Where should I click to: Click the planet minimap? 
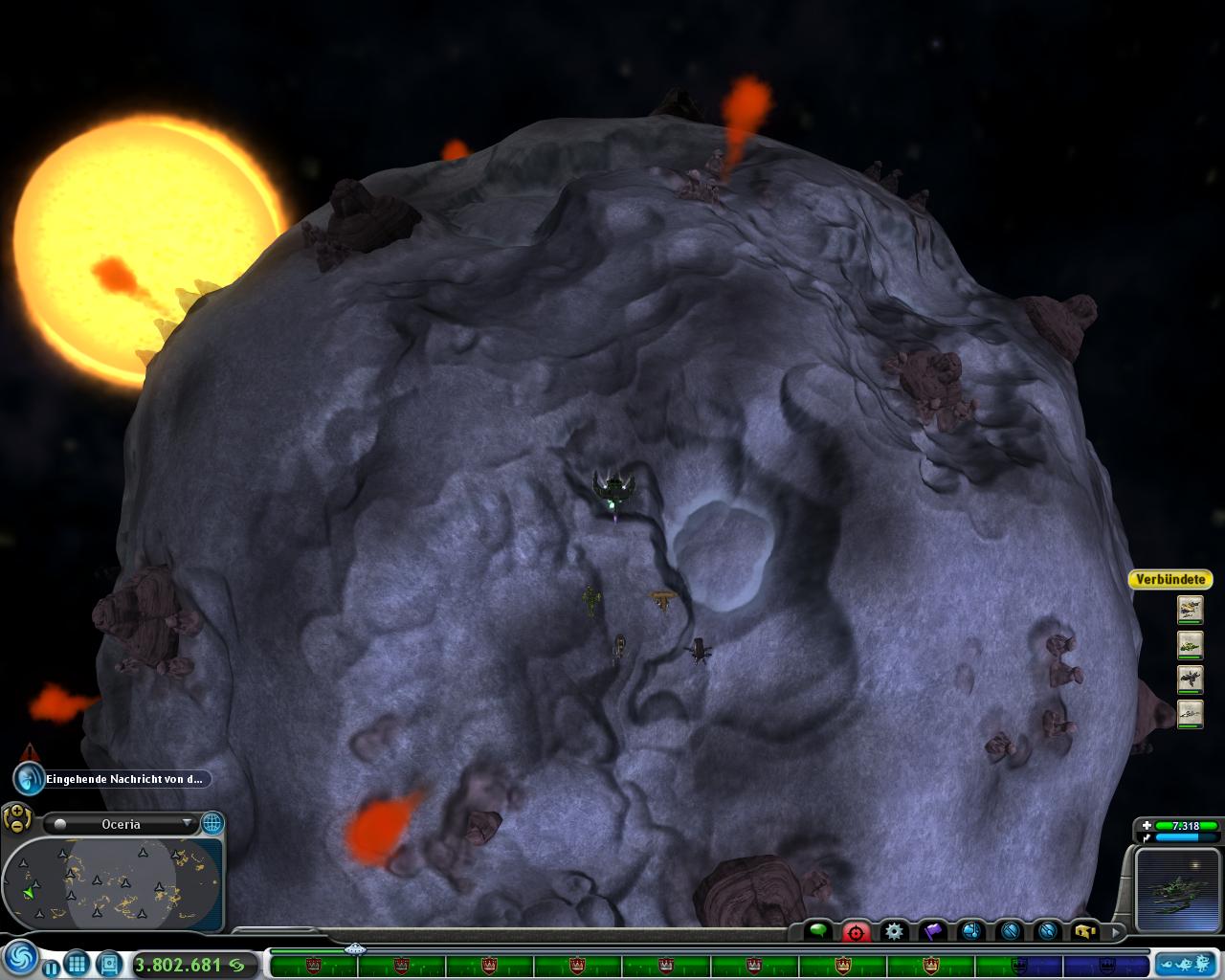(113, 882)
